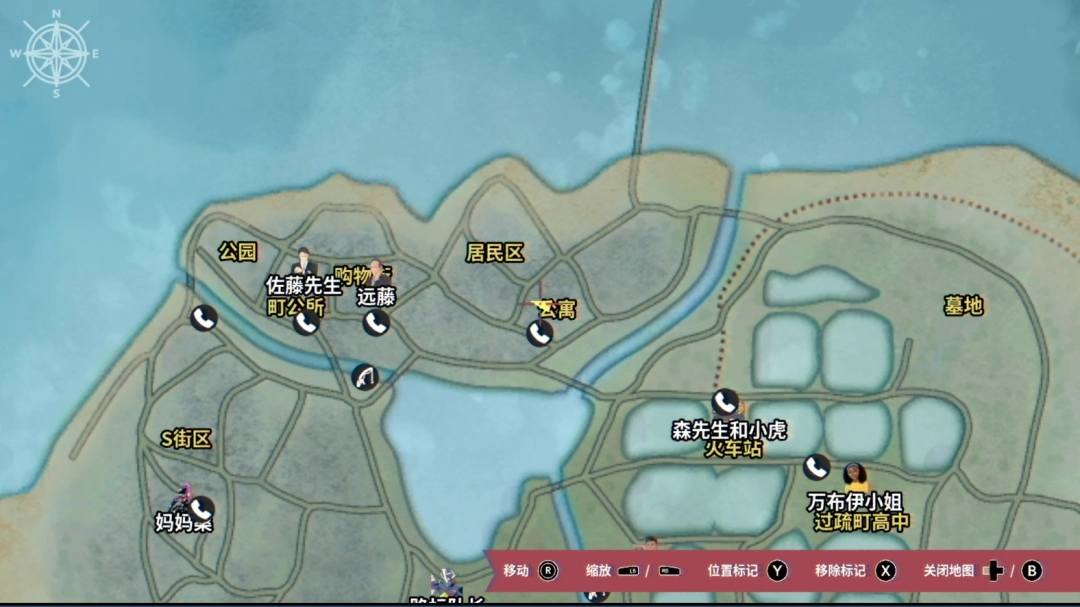Select the phone marker below 町公所
1080x607 pixels.
point(306,323)
